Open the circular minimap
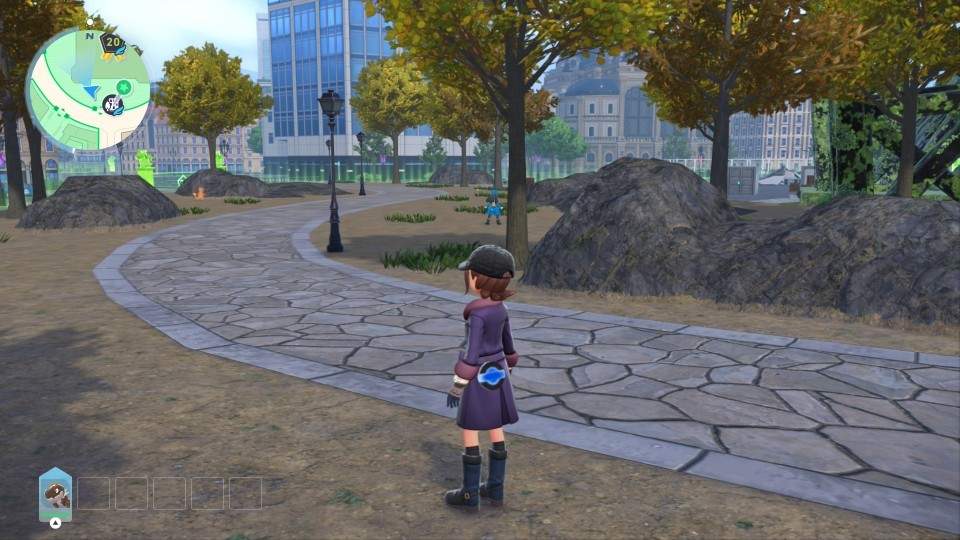 coord(86,89)
